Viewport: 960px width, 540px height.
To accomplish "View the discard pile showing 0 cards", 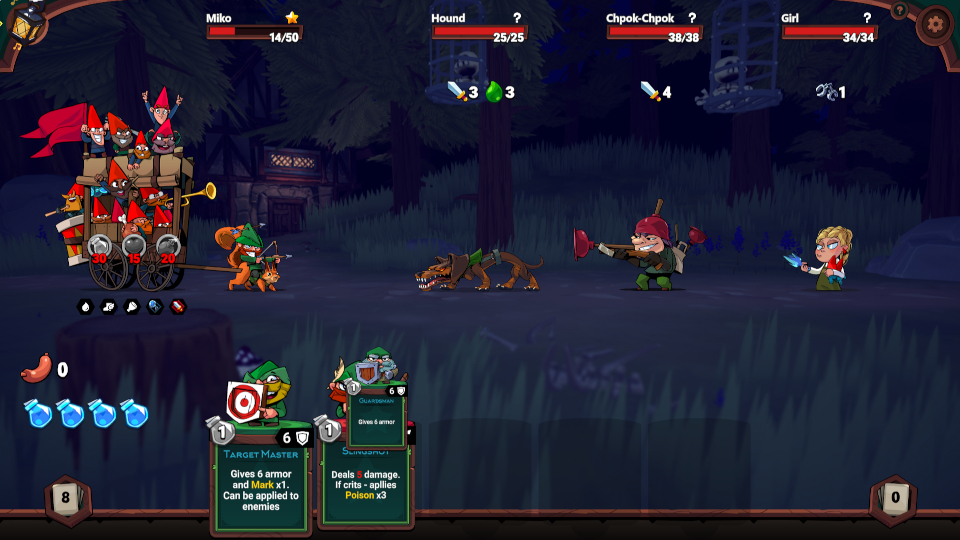I will (894, 498).
